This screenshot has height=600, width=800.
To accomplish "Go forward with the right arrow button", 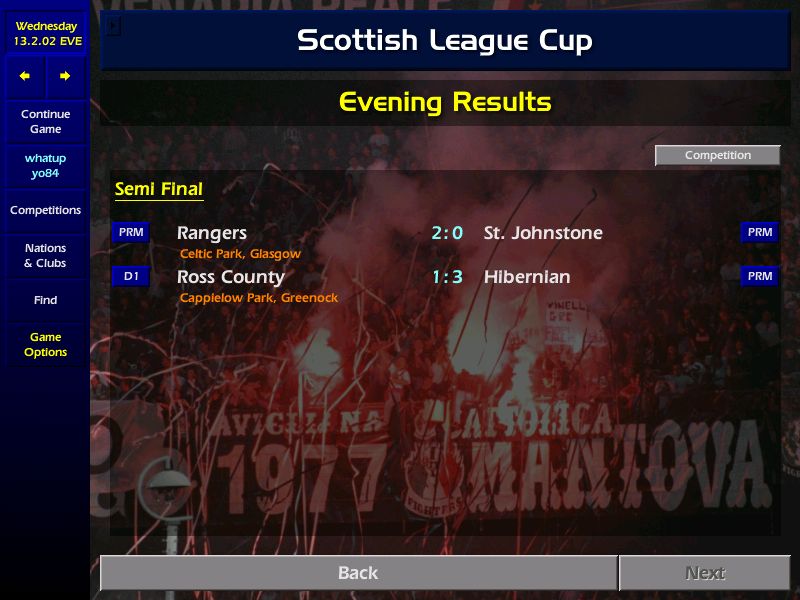I will point(65,76).
